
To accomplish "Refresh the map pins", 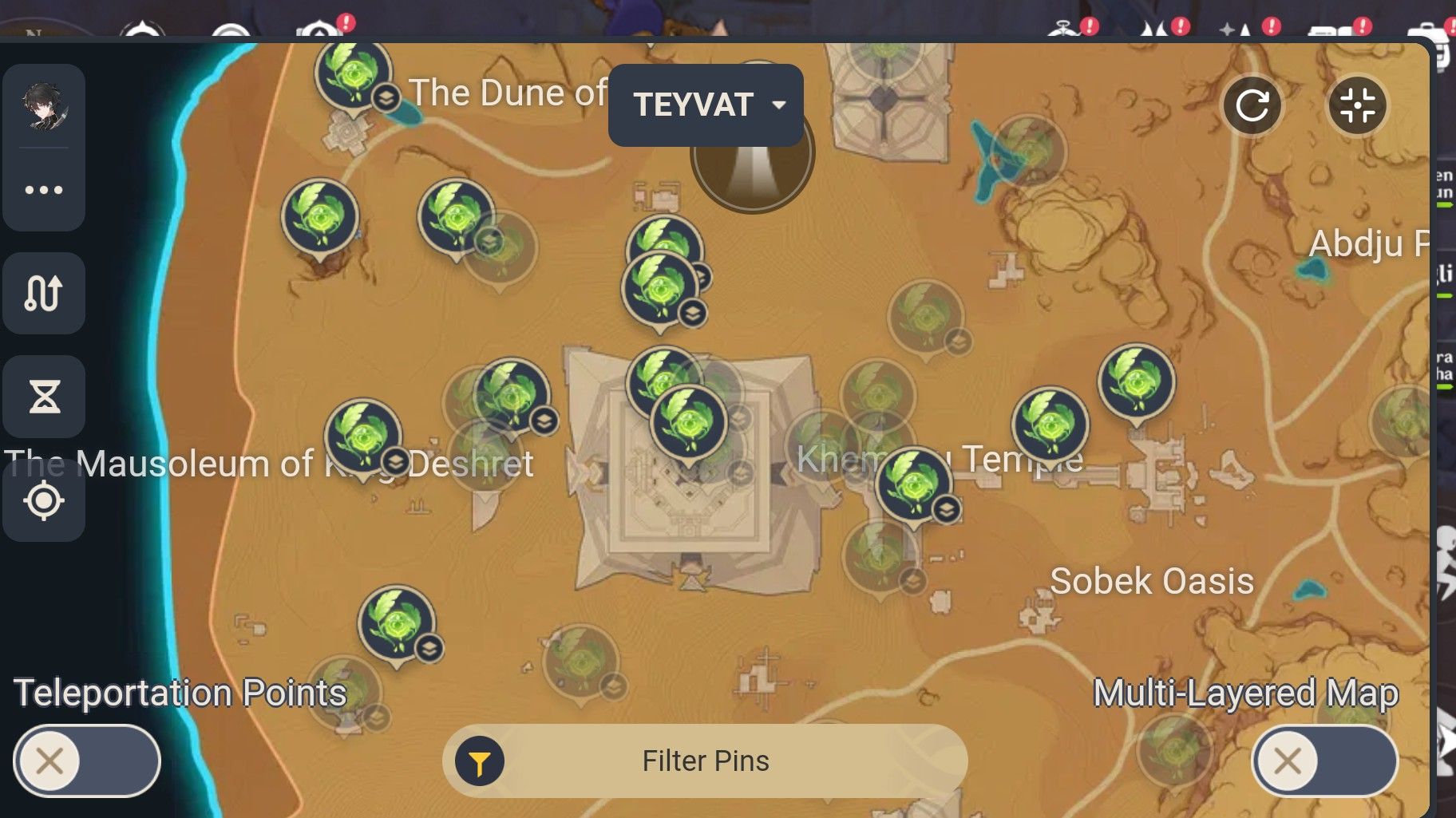I will 1252,105.
